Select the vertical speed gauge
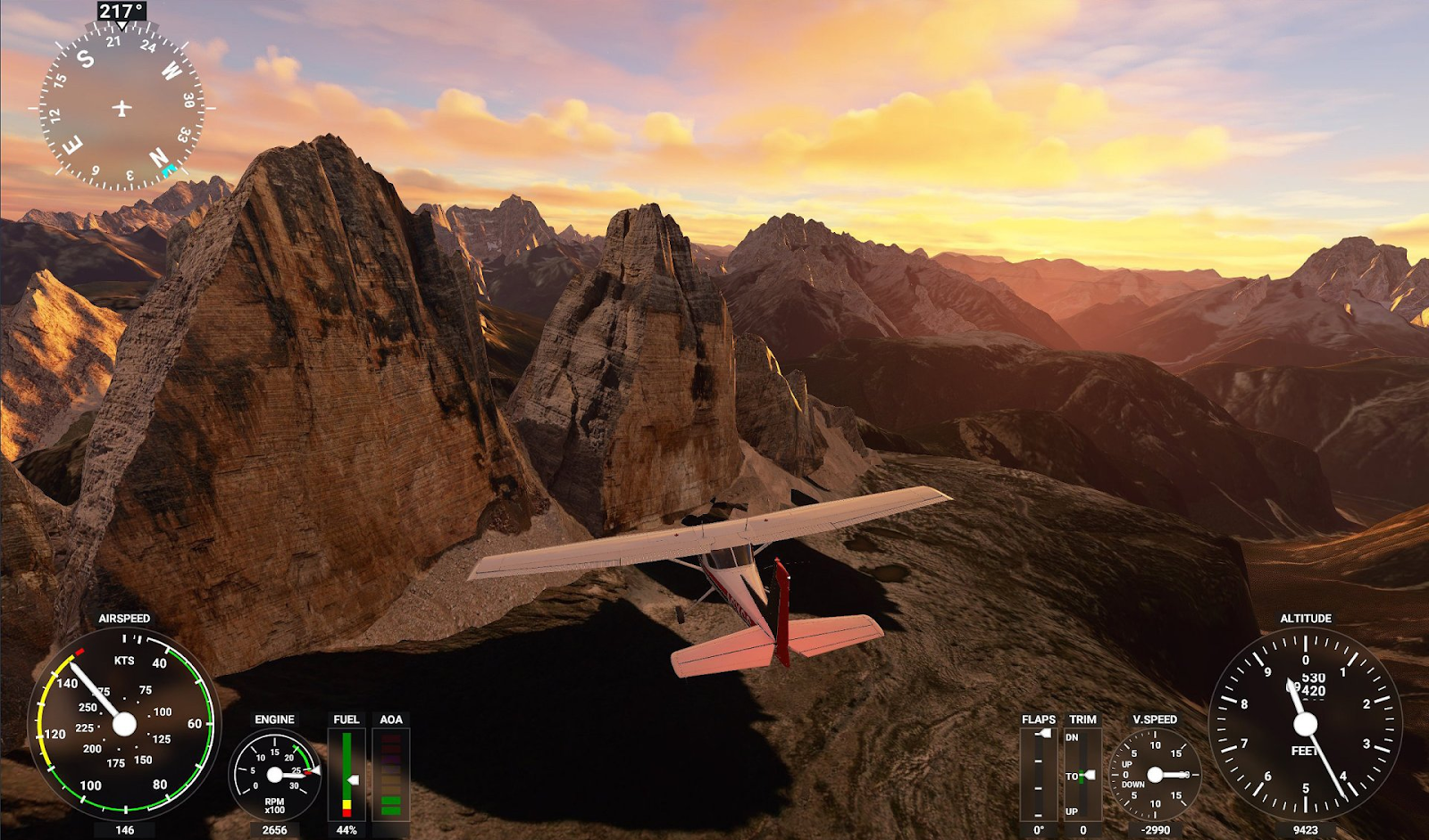 [x=1155, y=774]
